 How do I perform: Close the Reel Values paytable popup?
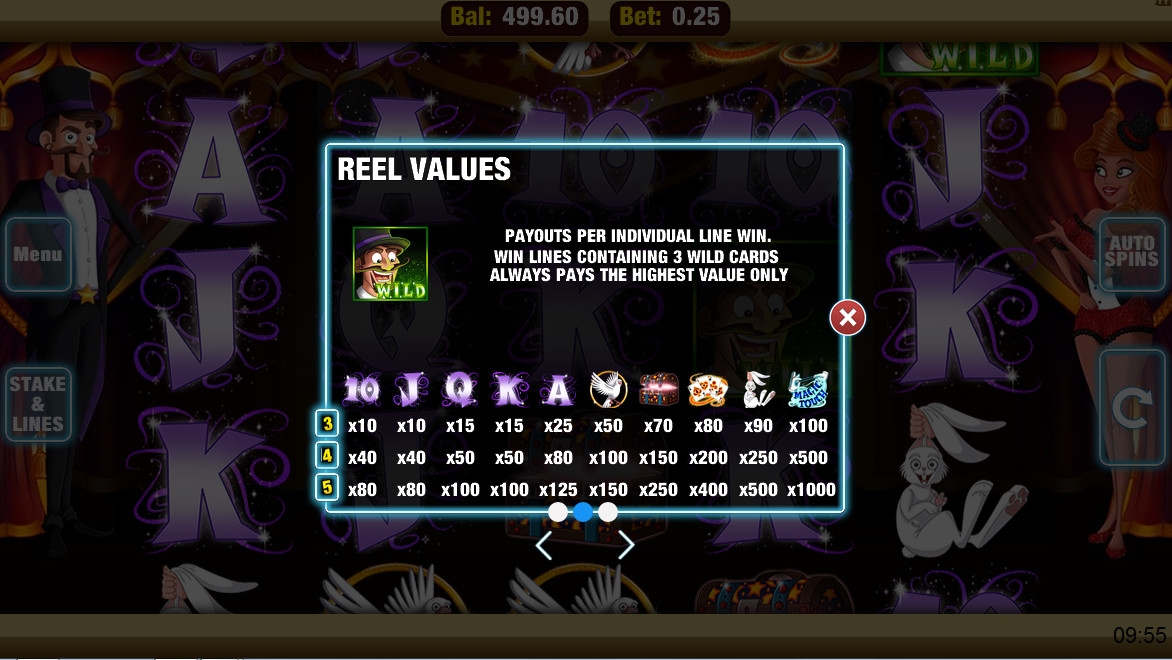pos(847,318)
